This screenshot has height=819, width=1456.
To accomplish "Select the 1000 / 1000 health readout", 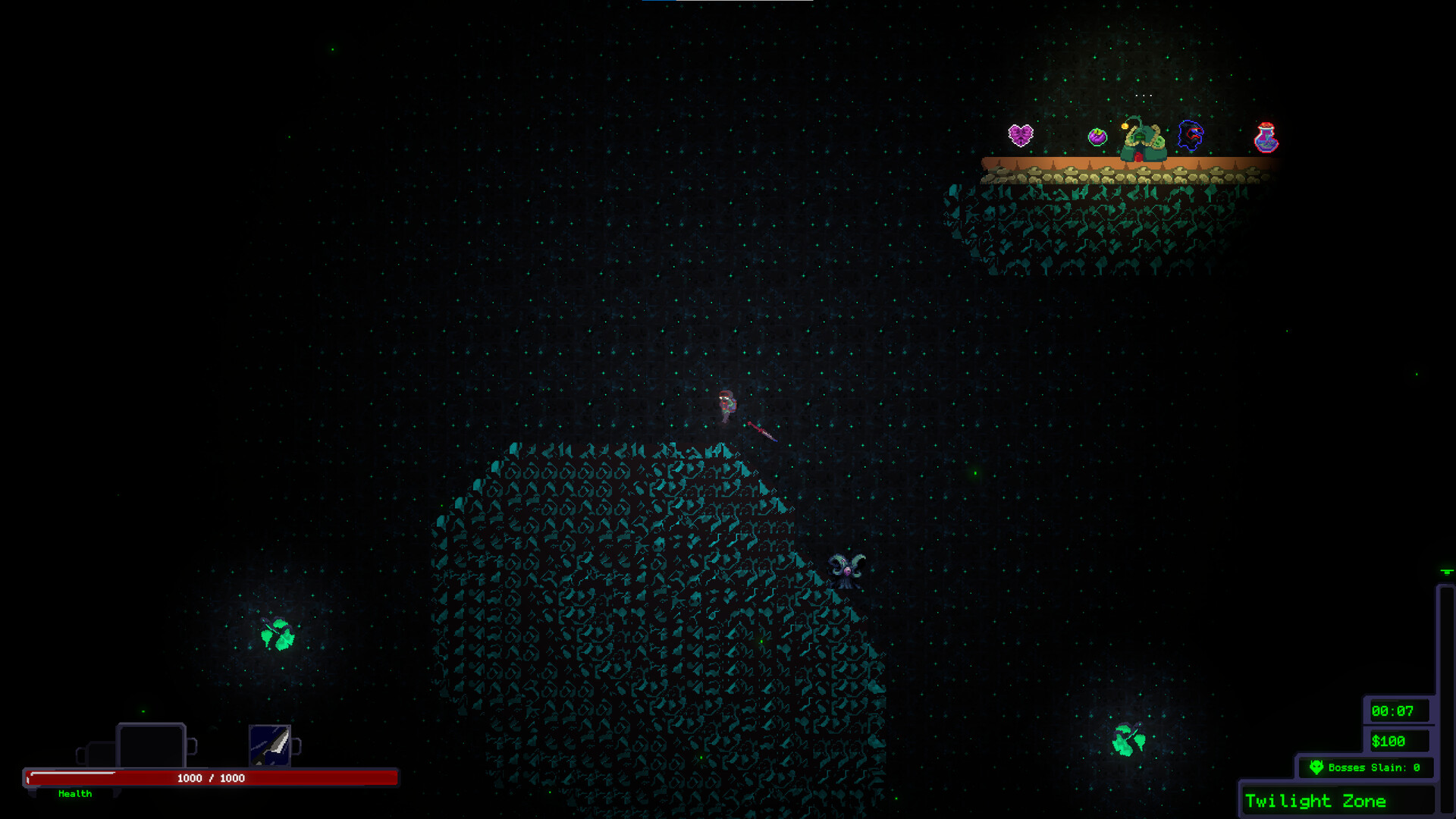I will coord(210,777).
